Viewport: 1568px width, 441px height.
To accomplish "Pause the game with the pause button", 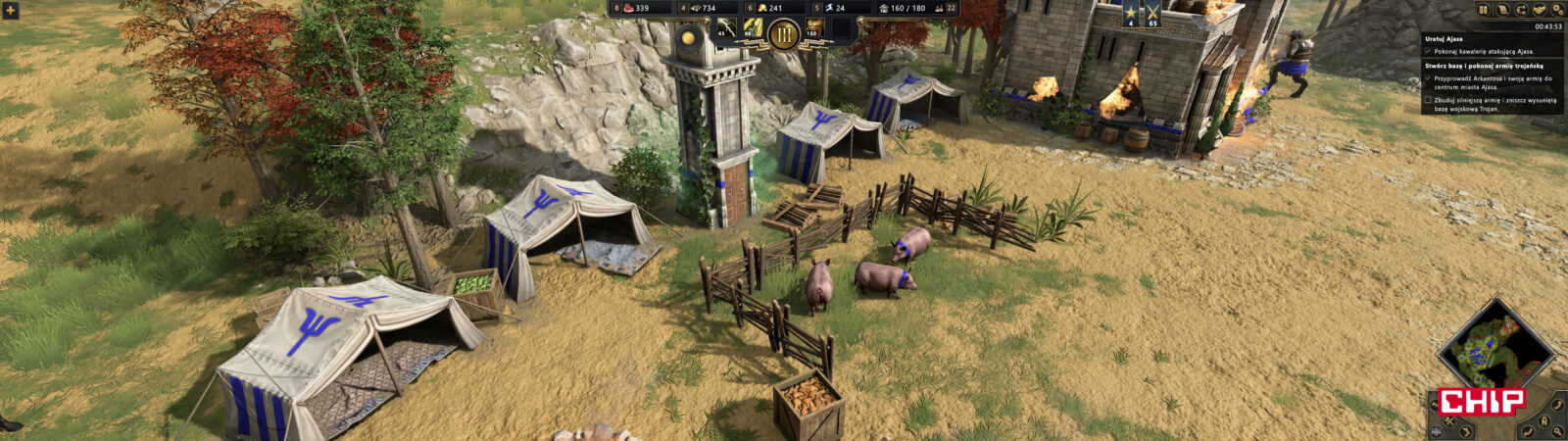I will [x=1484, y=10].
